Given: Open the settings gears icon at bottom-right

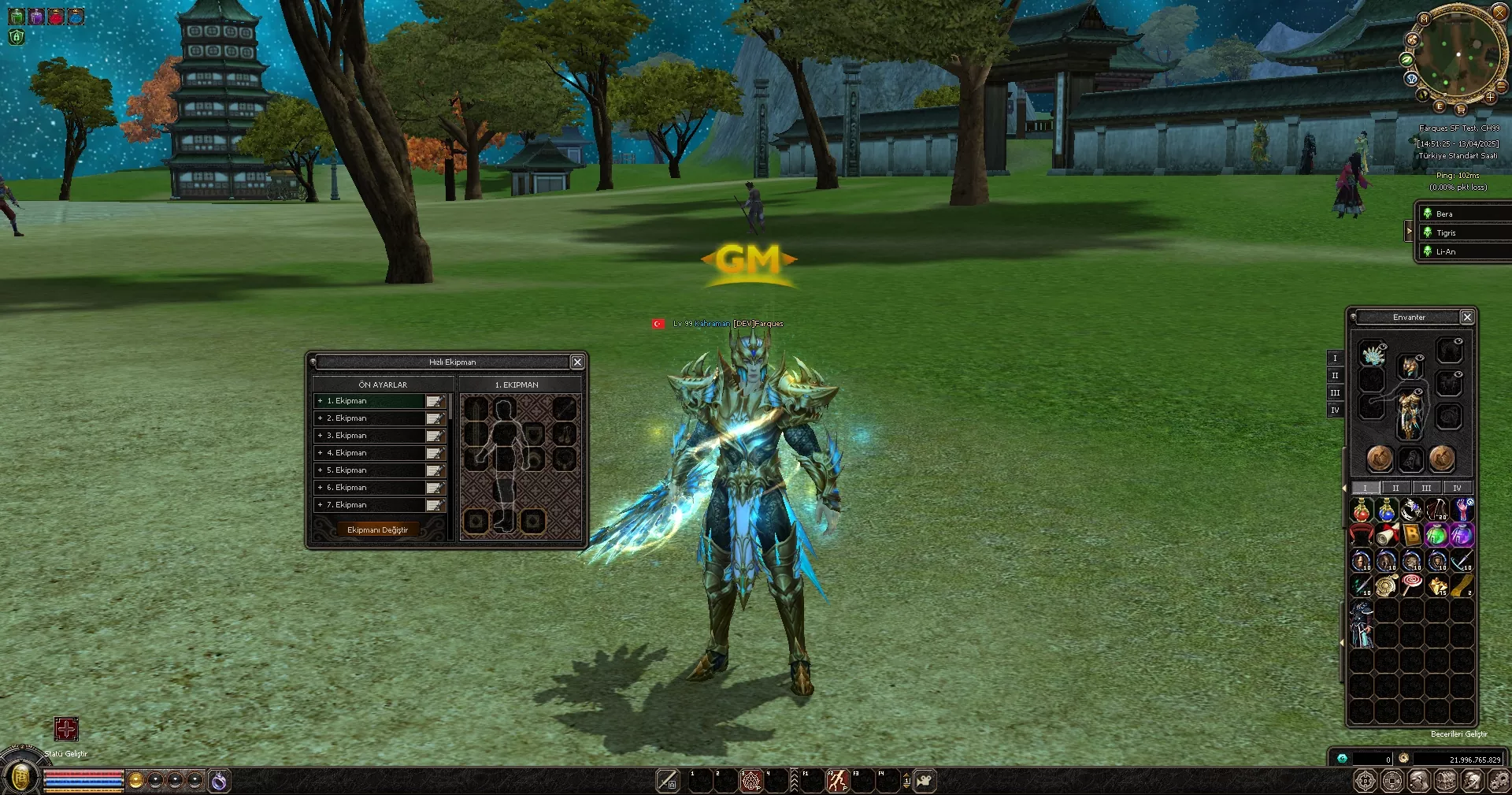Looking at the screenshot, I should click(x=1499, y=782).
